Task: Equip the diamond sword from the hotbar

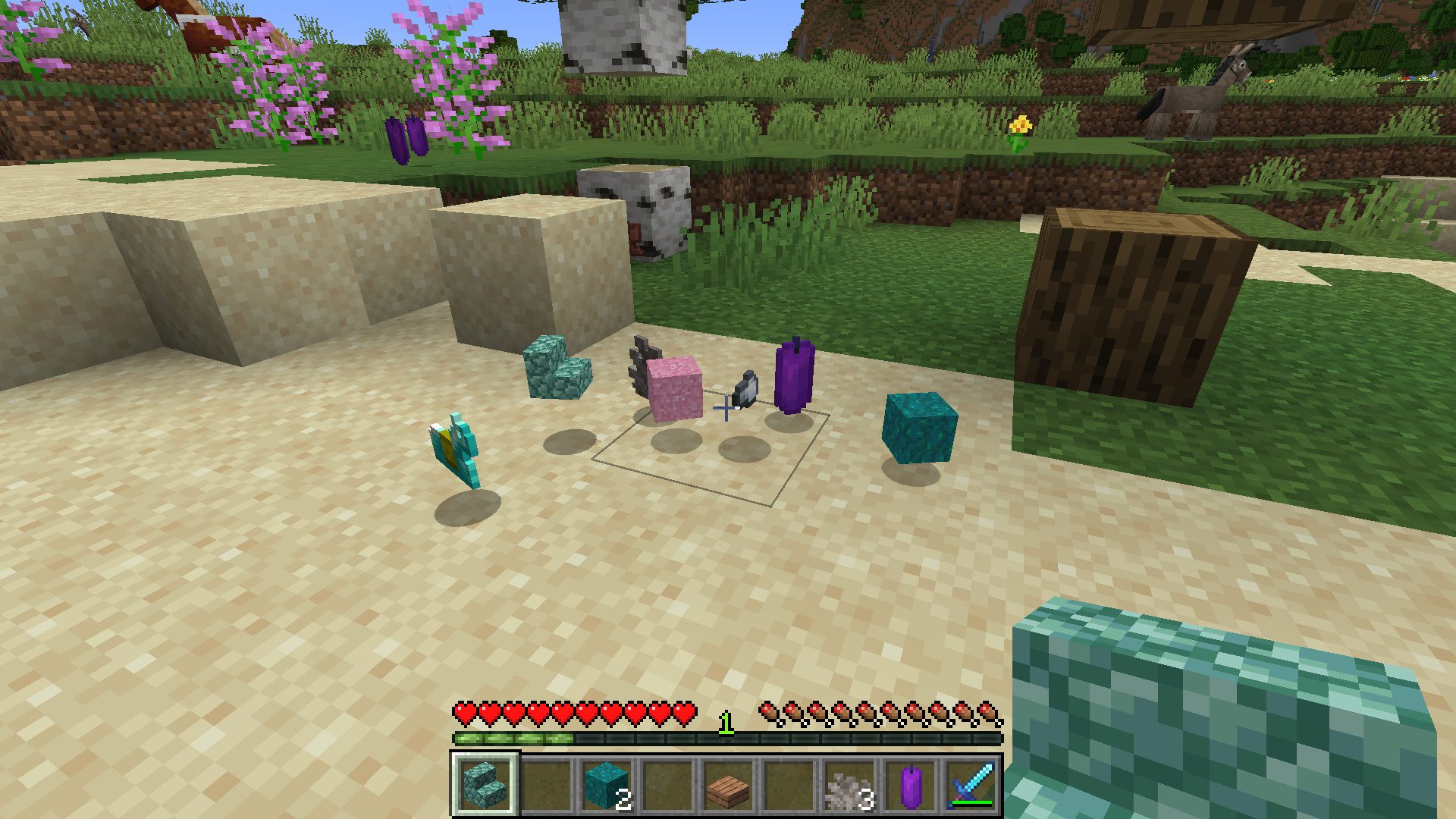Action: 971,786
